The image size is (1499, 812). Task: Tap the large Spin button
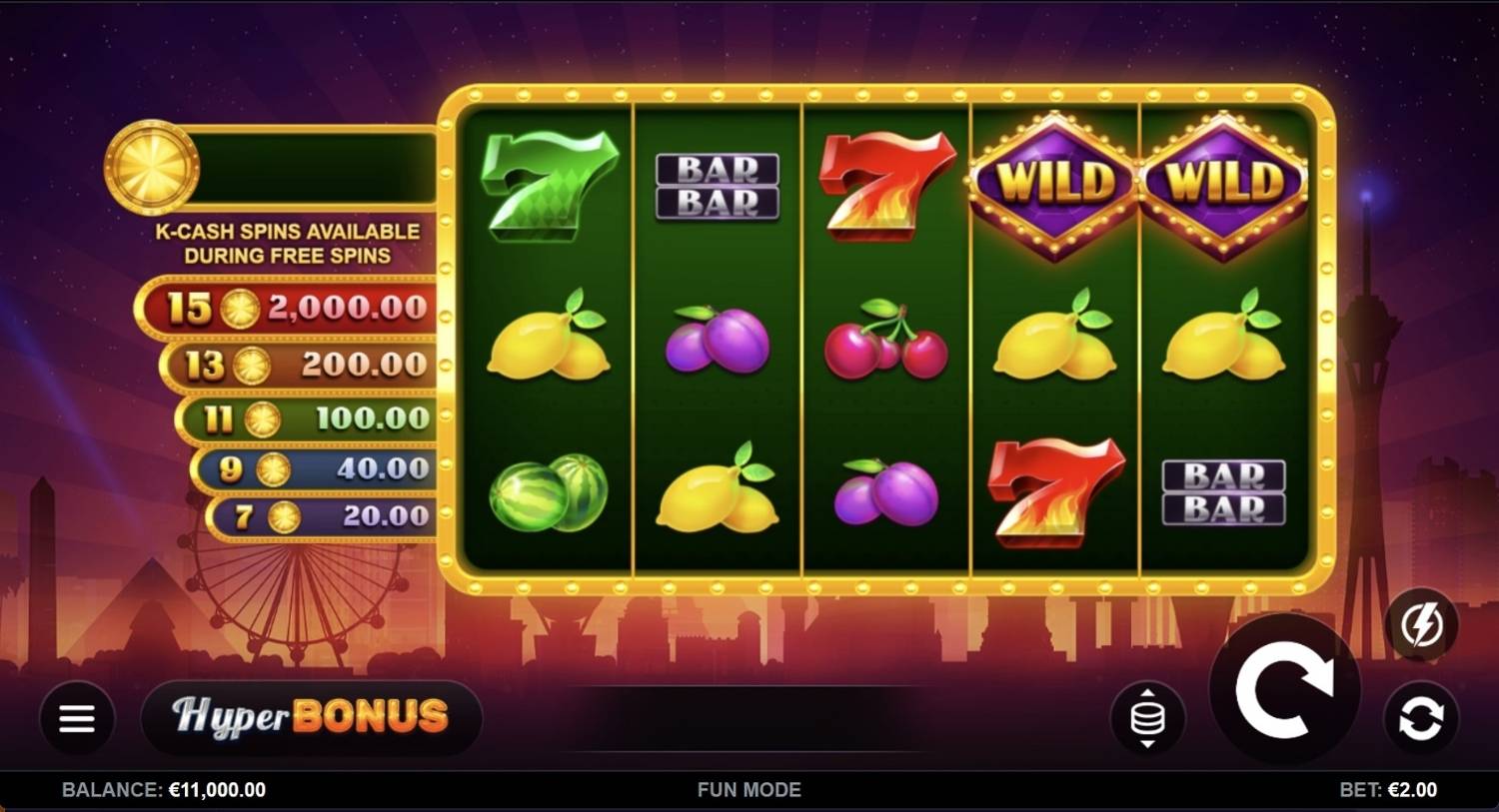(1285, 688)
